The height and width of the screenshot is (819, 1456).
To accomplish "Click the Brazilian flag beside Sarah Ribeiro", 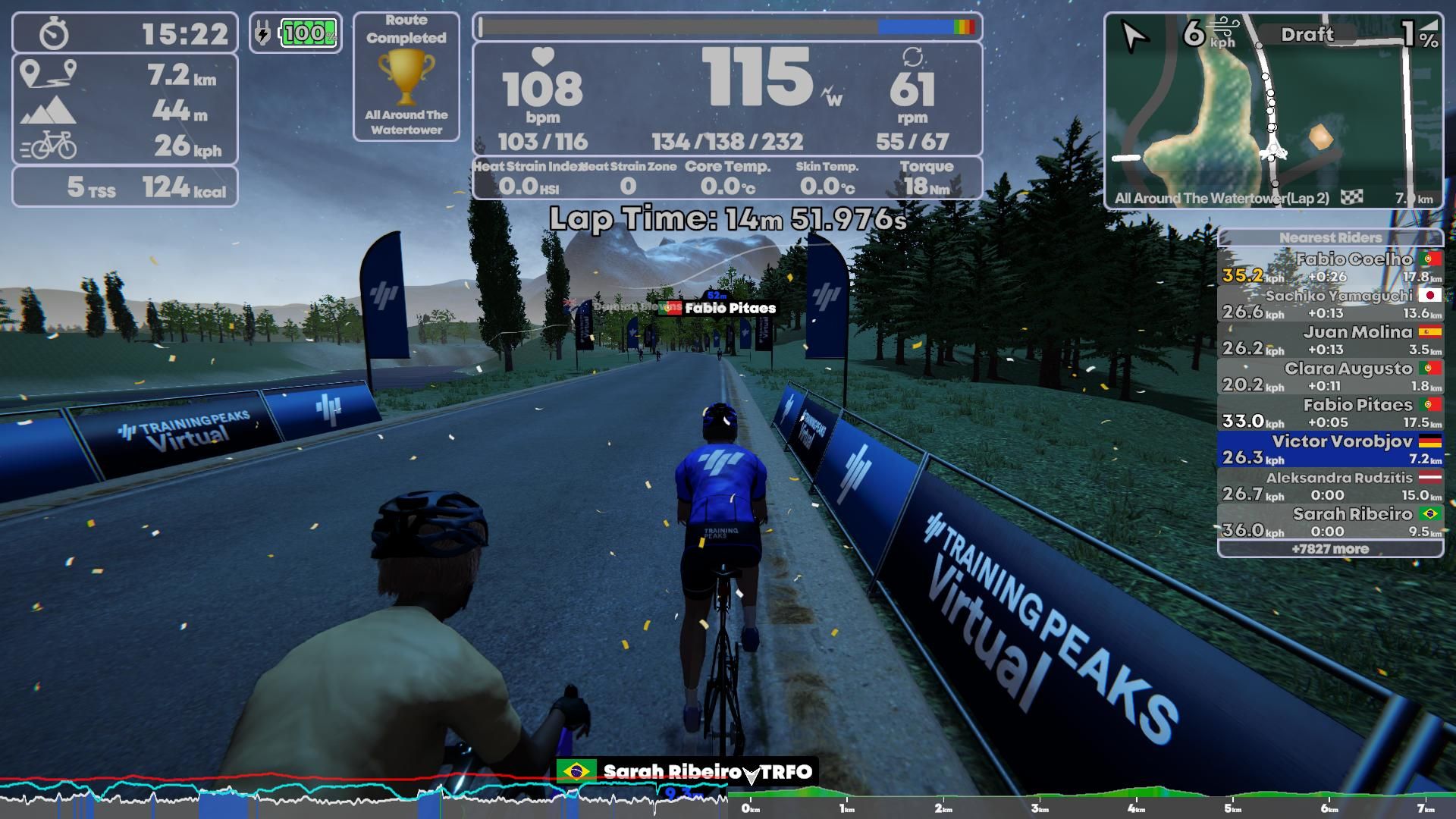I will click(576, 770).
